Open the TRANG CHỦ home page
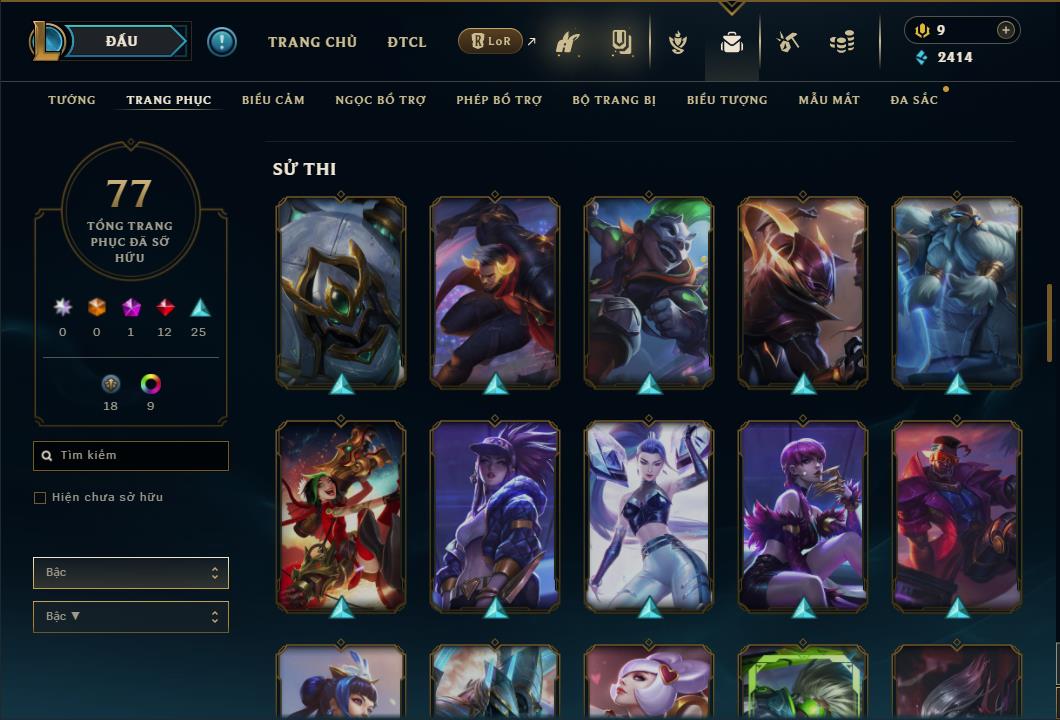 tap(312, 42)
